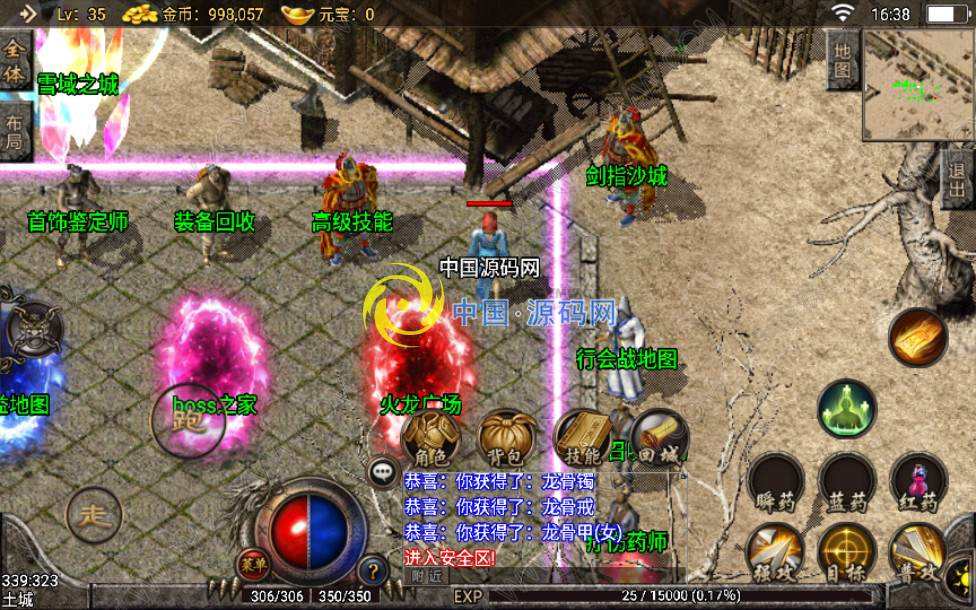Open the chat speech bubble
The image size is (976, 610).
click(383, 471)
